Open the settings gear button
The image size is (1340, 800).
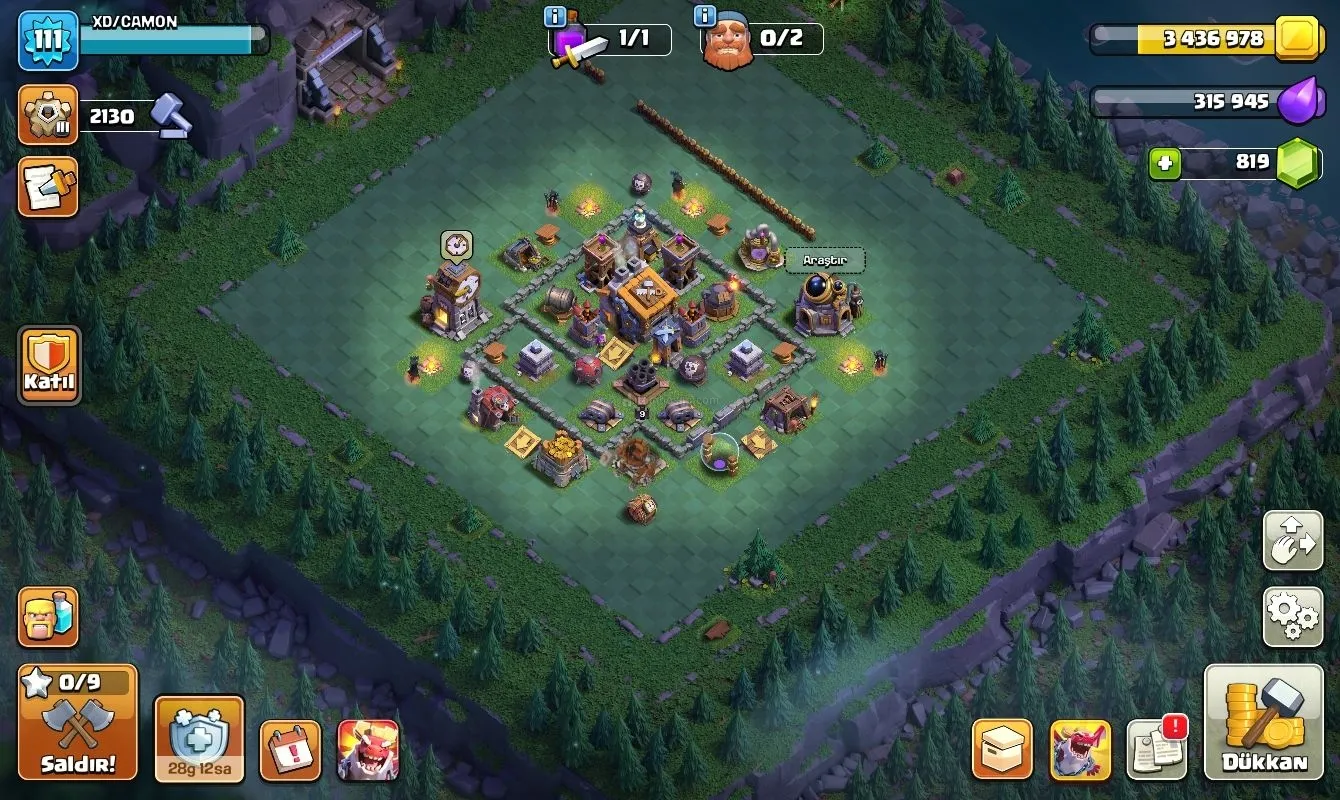coord(1292,617)
